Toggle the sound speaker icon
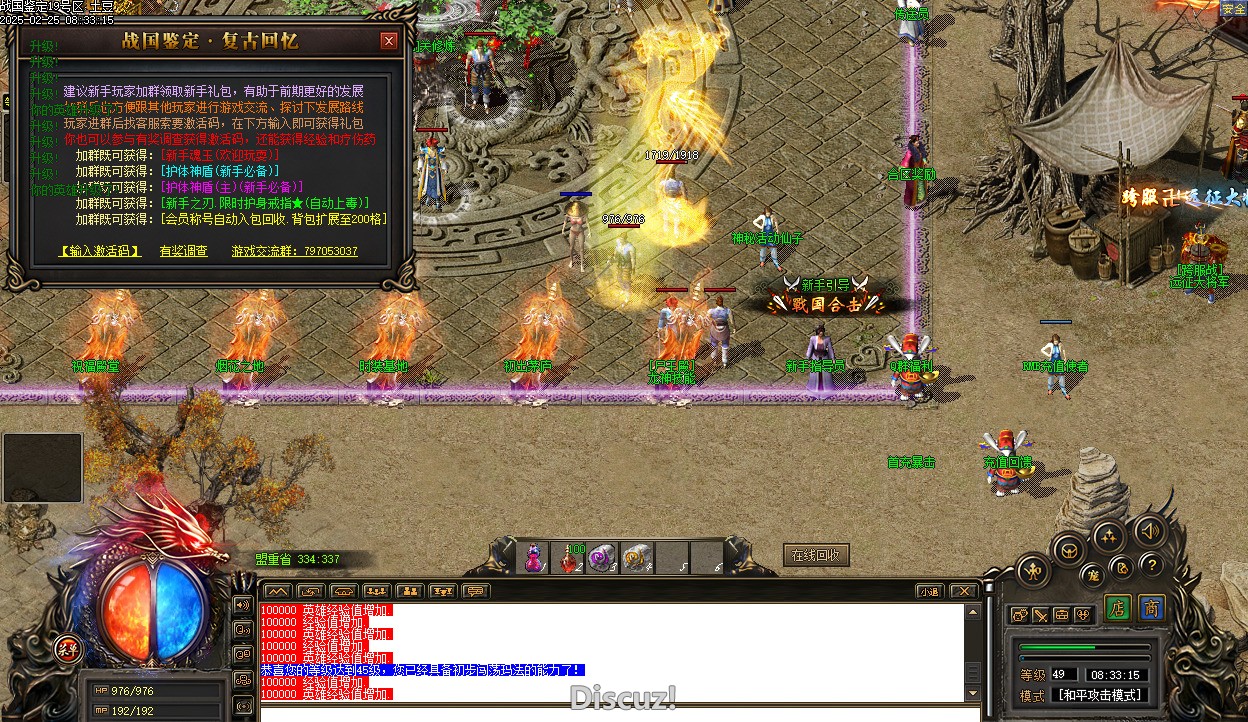This screenshot has height=722, width=1248. (1151, 530)
